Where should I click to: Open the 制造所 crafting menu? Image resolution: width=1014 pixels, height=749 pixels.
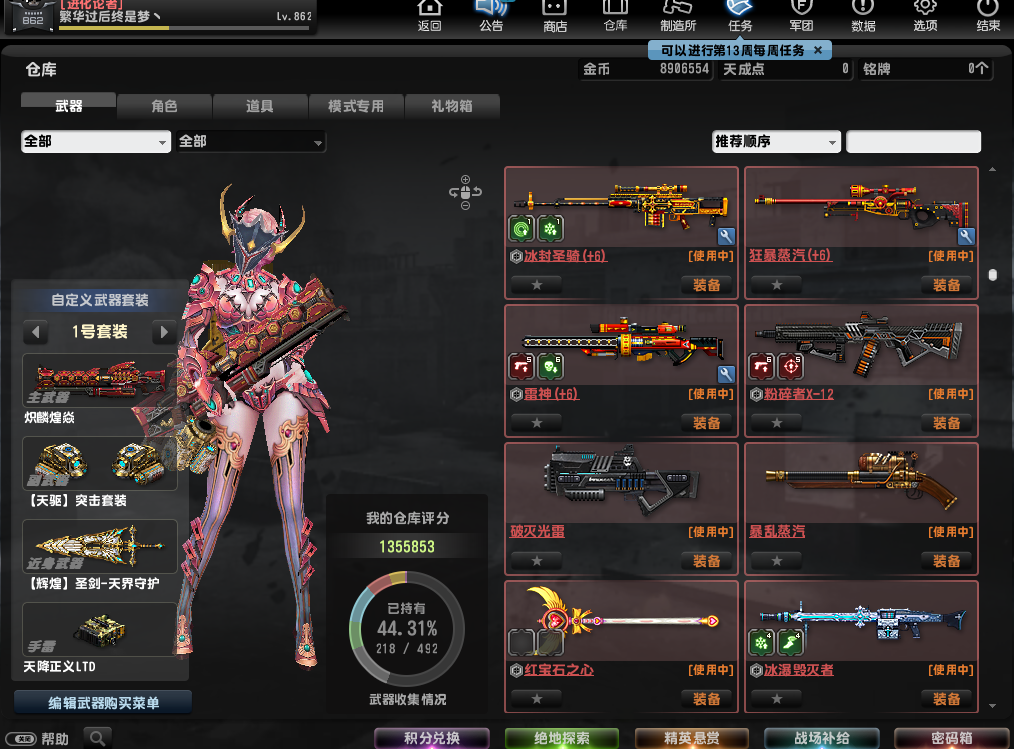(678, 15)
